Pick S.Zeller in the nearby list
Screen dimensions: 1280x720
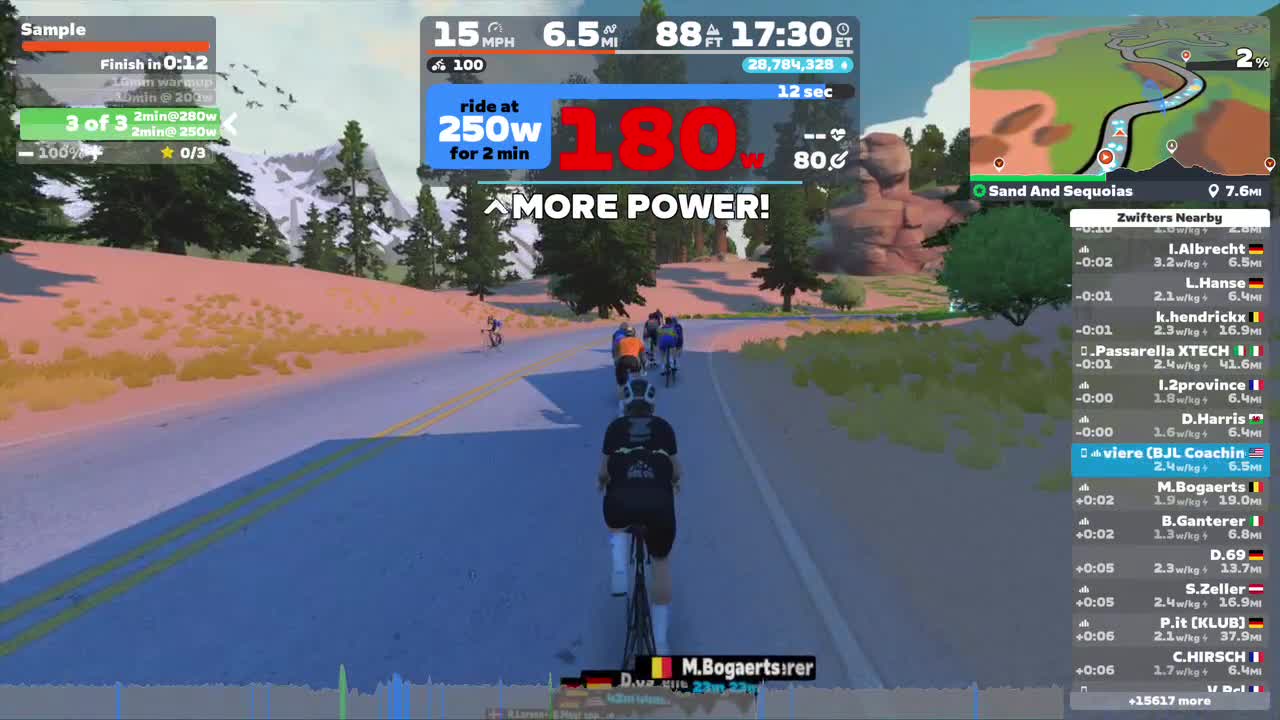point(1169,596)
